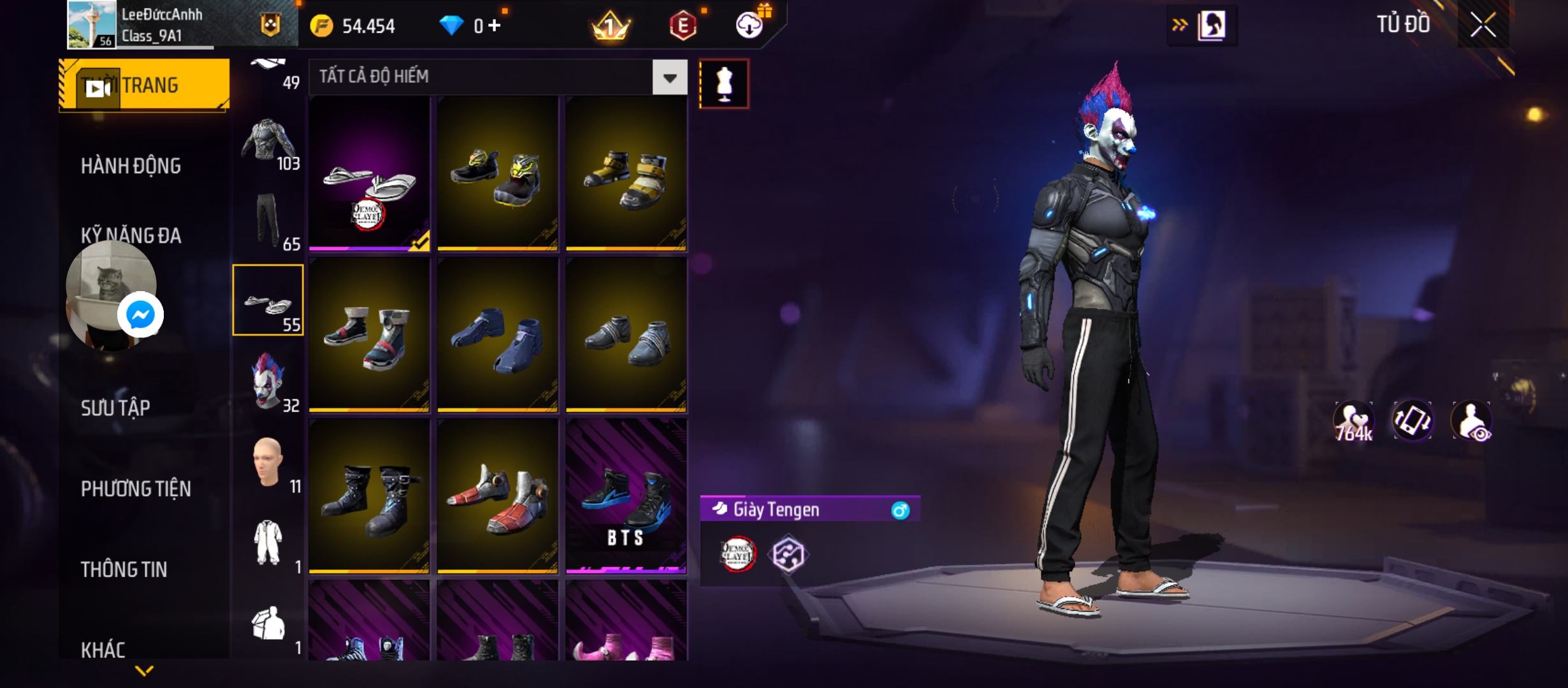Choose the clown mask head category
Viewport: 1568px width, 688px height.
tap(268, 381)
